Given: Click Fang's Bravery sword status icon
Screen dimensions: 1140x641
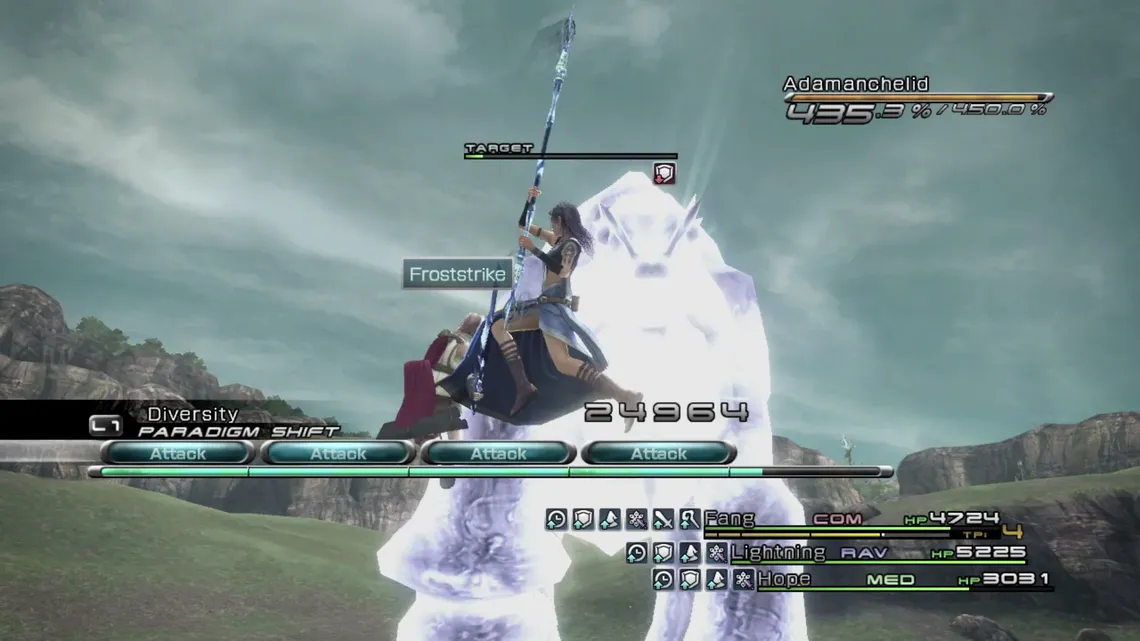Looking at the screenshot, I should 663,519.
